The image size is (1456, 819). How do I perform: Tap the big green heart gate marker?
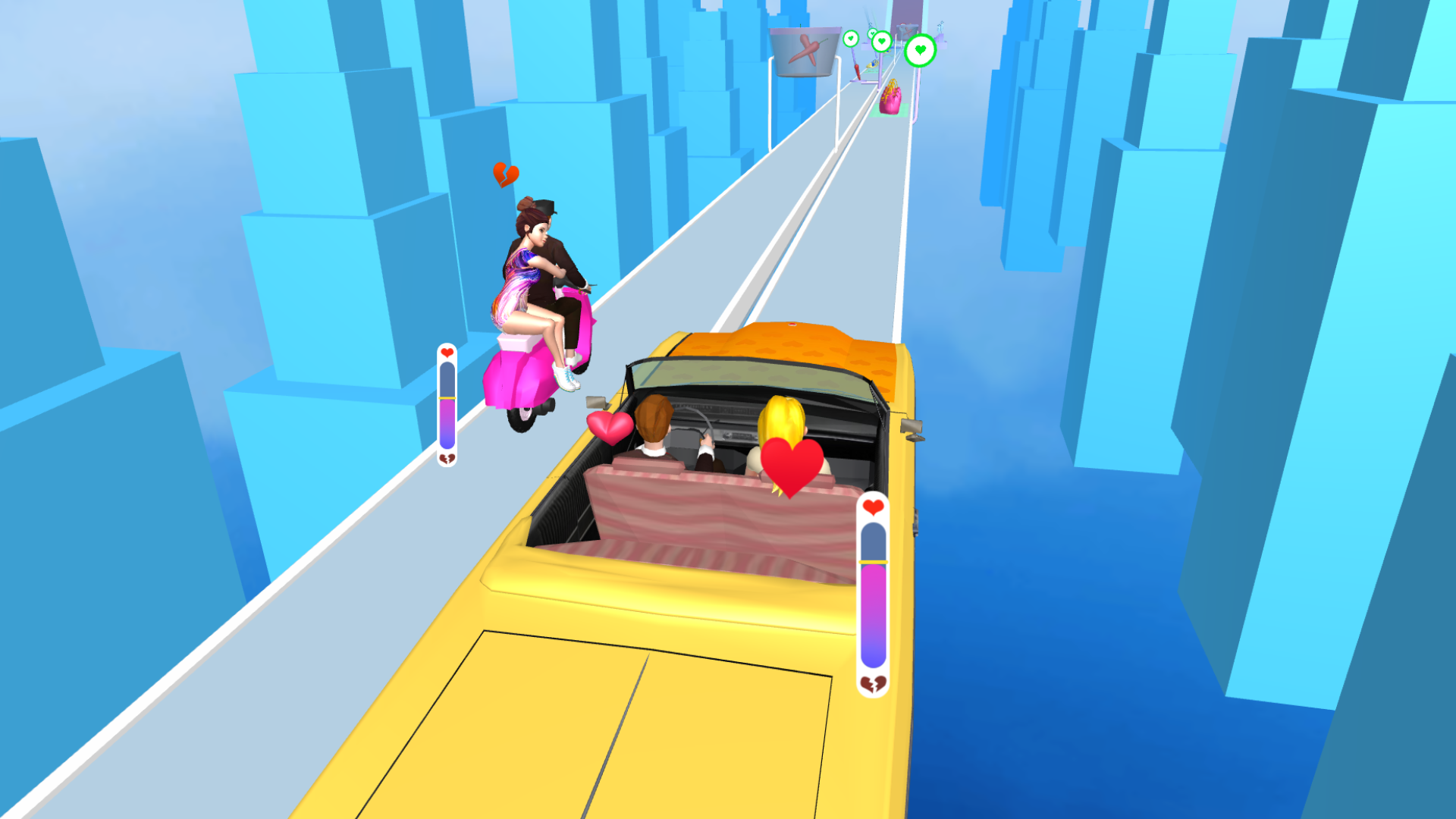(x=920, y=51)
